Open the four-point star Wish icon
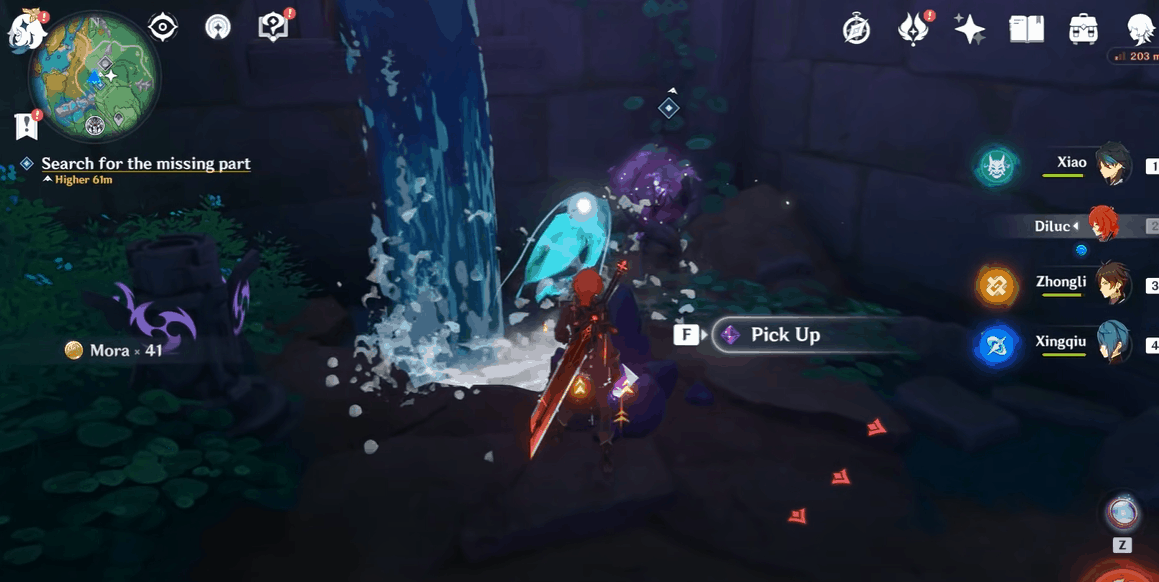 pos(969,30)
